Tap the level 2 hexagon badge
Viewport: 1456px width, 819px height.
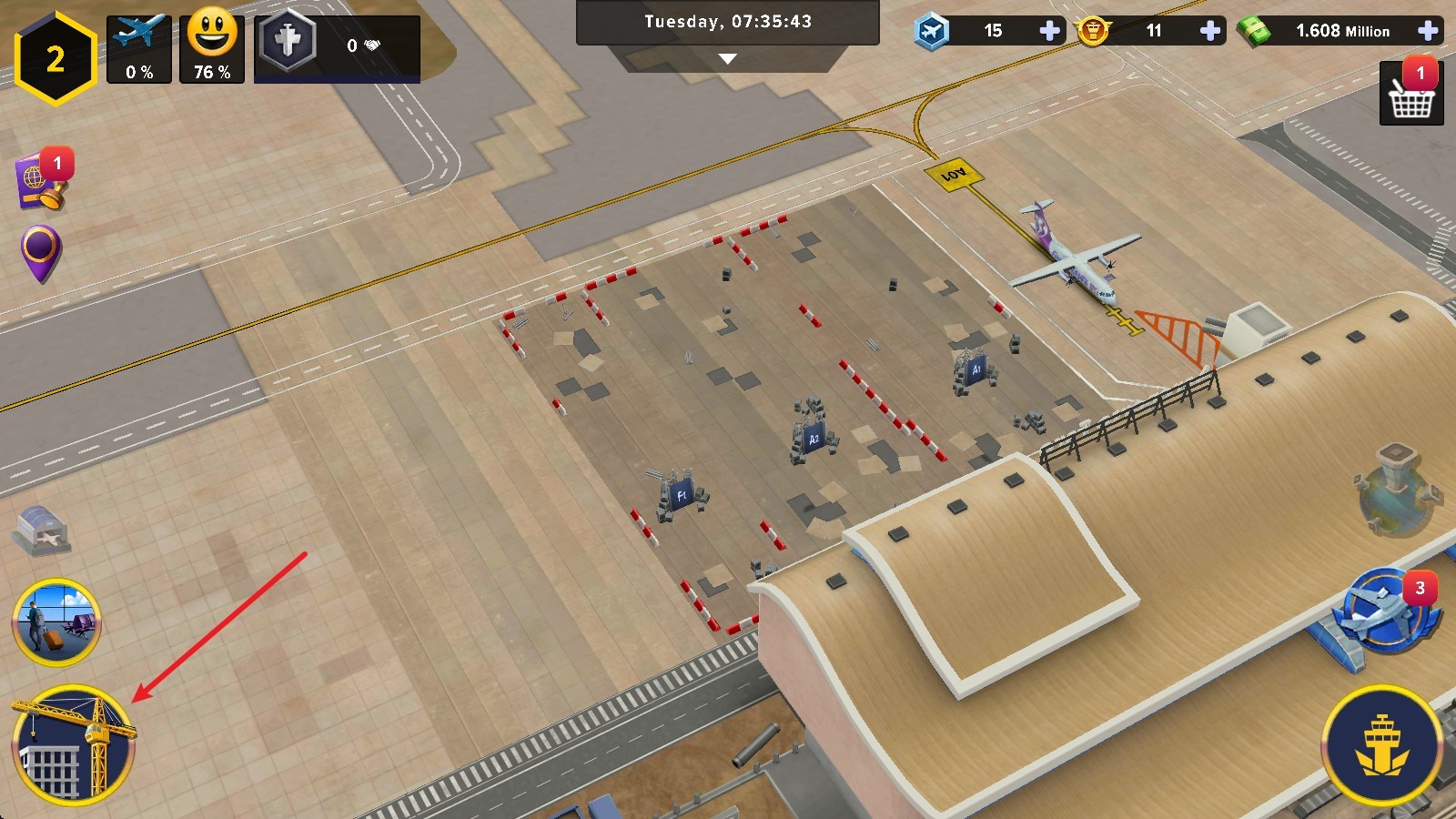56,59
